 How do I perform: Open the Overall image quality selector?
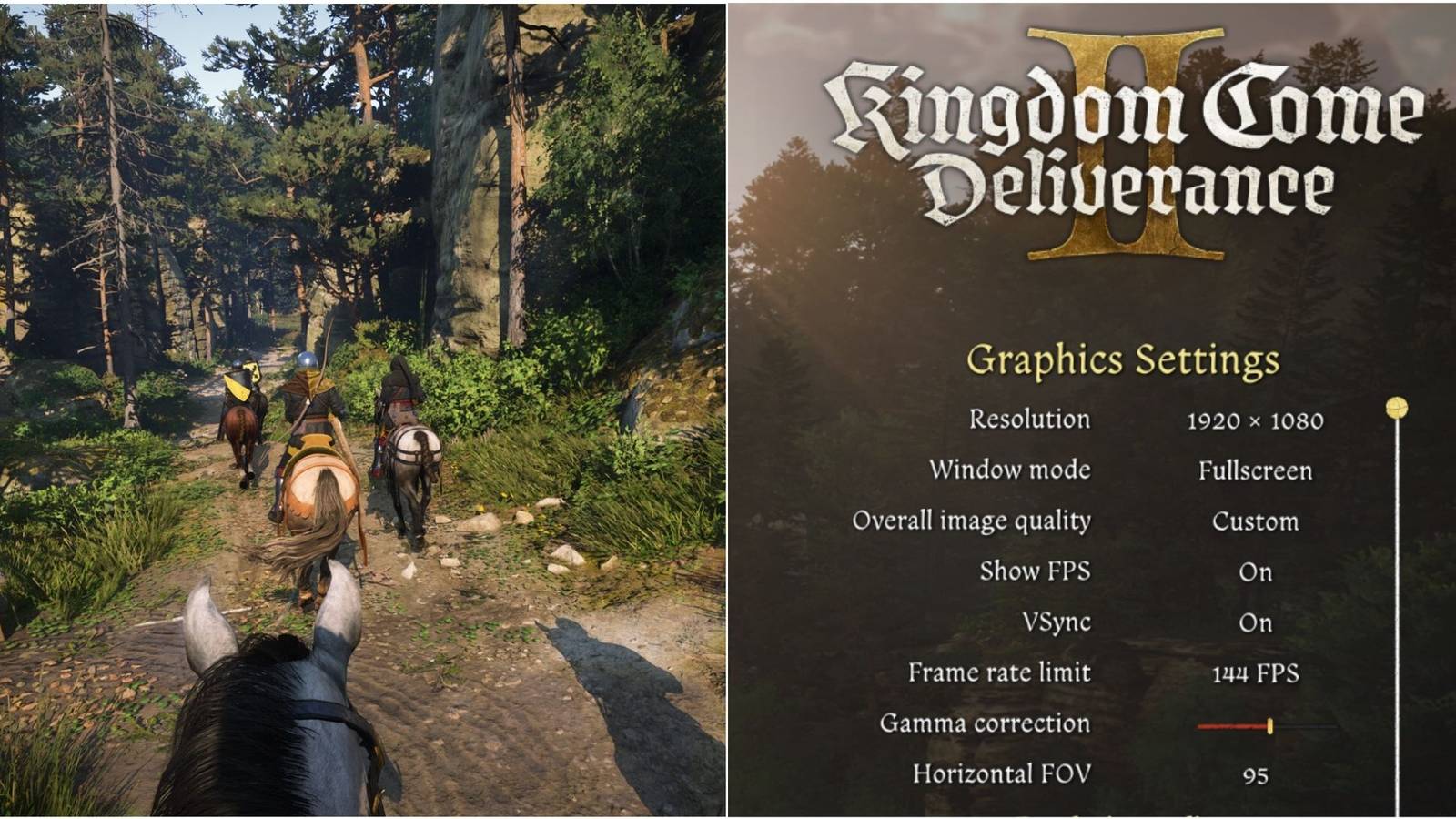click(1256, 521)
